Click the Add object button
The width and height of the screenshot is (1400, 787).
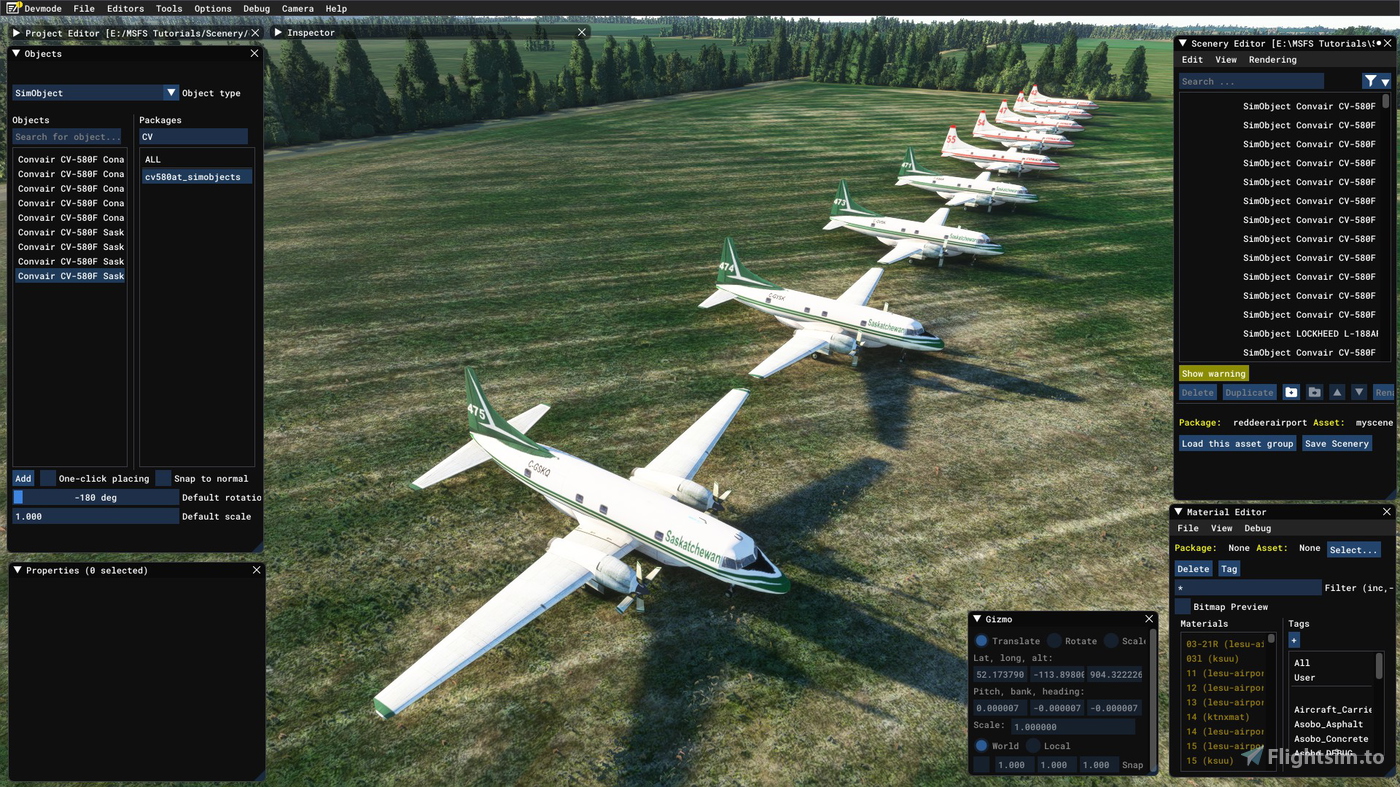tap(23, 478)
